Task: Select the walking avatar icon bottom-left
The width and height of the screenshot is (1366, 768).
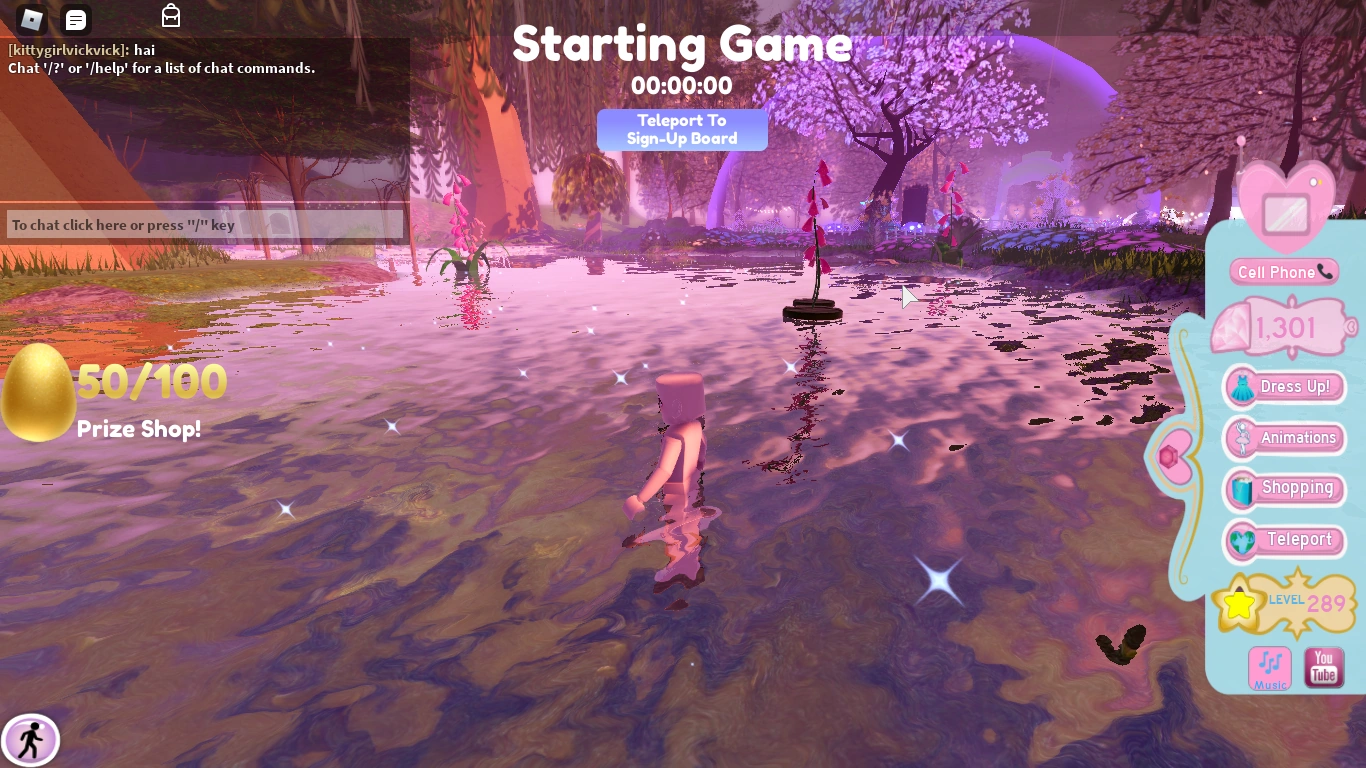Action: (33, 740)
